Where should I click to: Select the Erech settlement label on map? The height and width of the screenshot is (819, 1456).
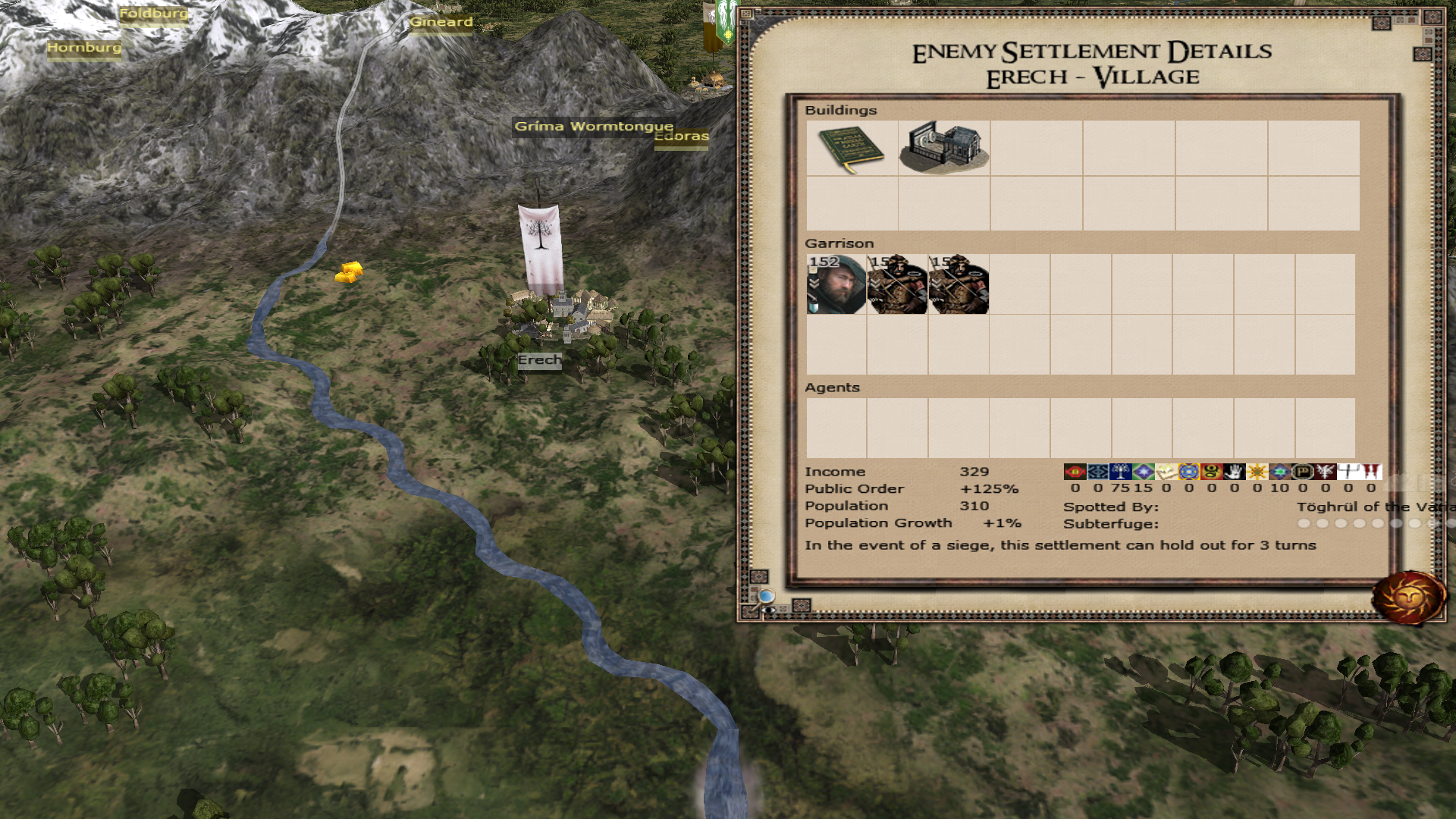click(539, 360)
